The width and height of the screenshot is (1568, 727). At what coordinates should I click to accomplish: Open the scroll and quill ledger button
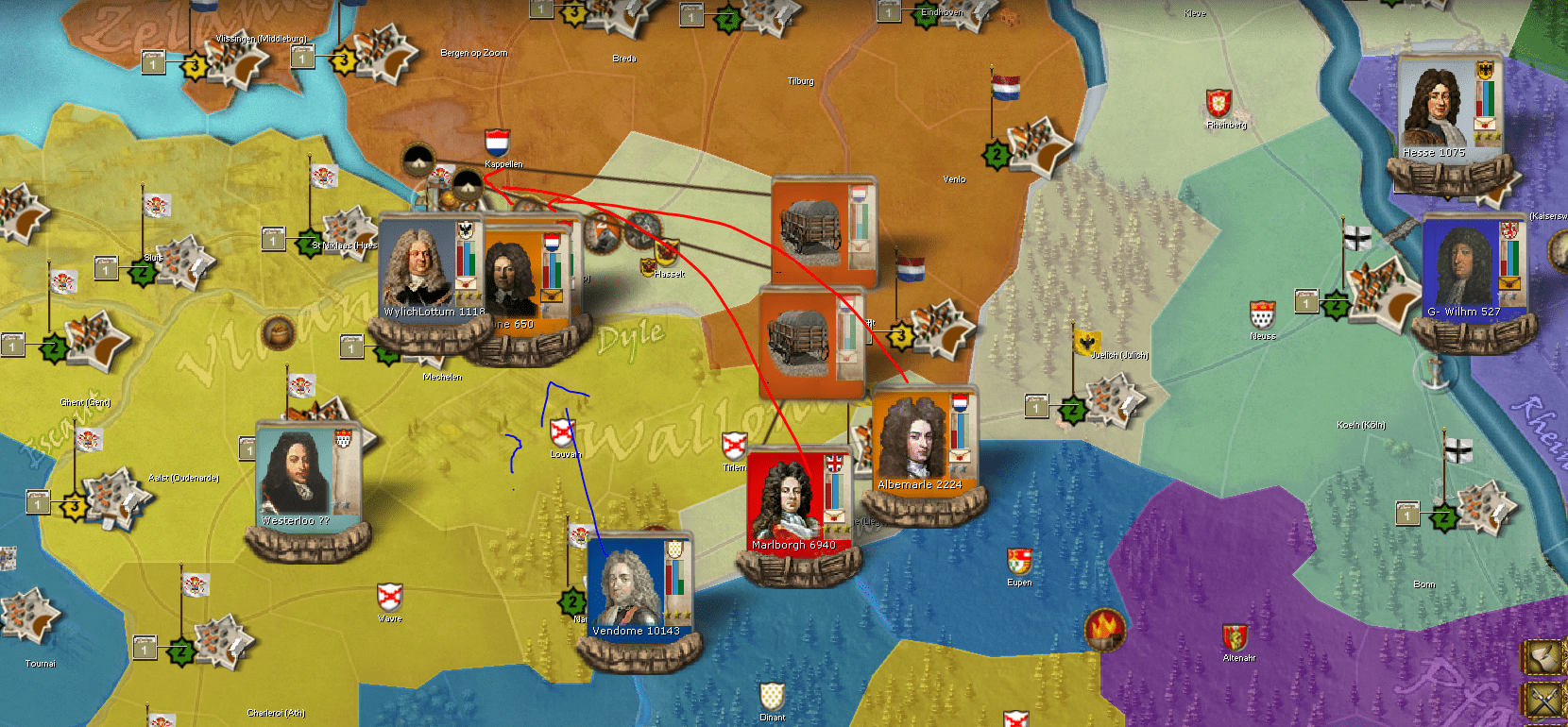1546,657
